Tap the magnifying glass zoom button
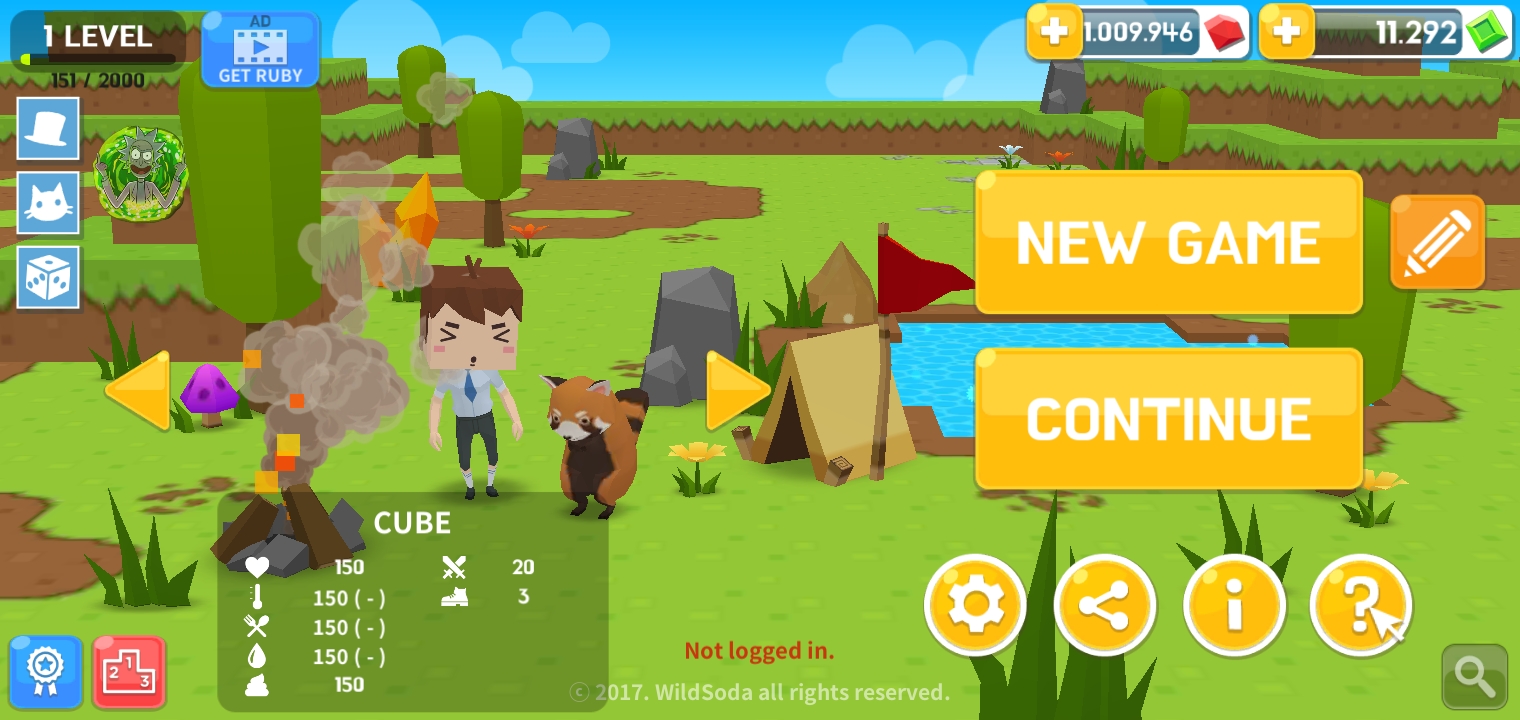1520x720 pixels. [1474, 677]
